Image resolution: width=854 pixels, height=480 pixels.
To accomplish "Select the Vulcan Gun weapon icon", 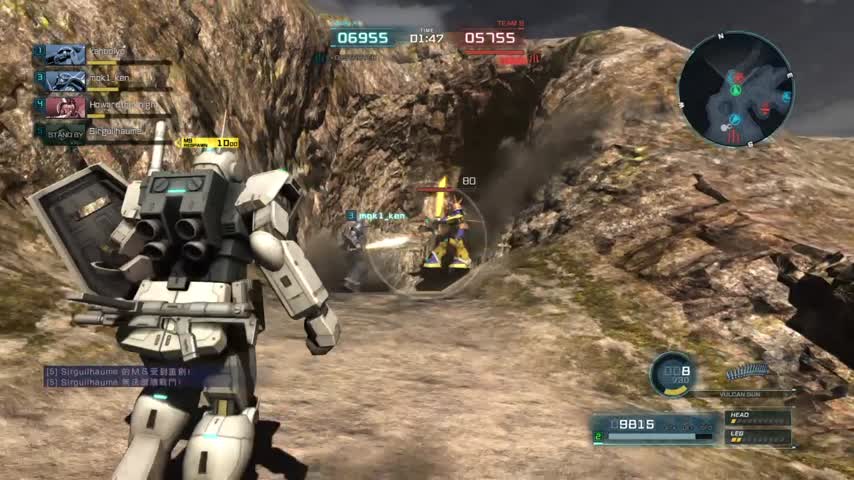I will 748,371.
